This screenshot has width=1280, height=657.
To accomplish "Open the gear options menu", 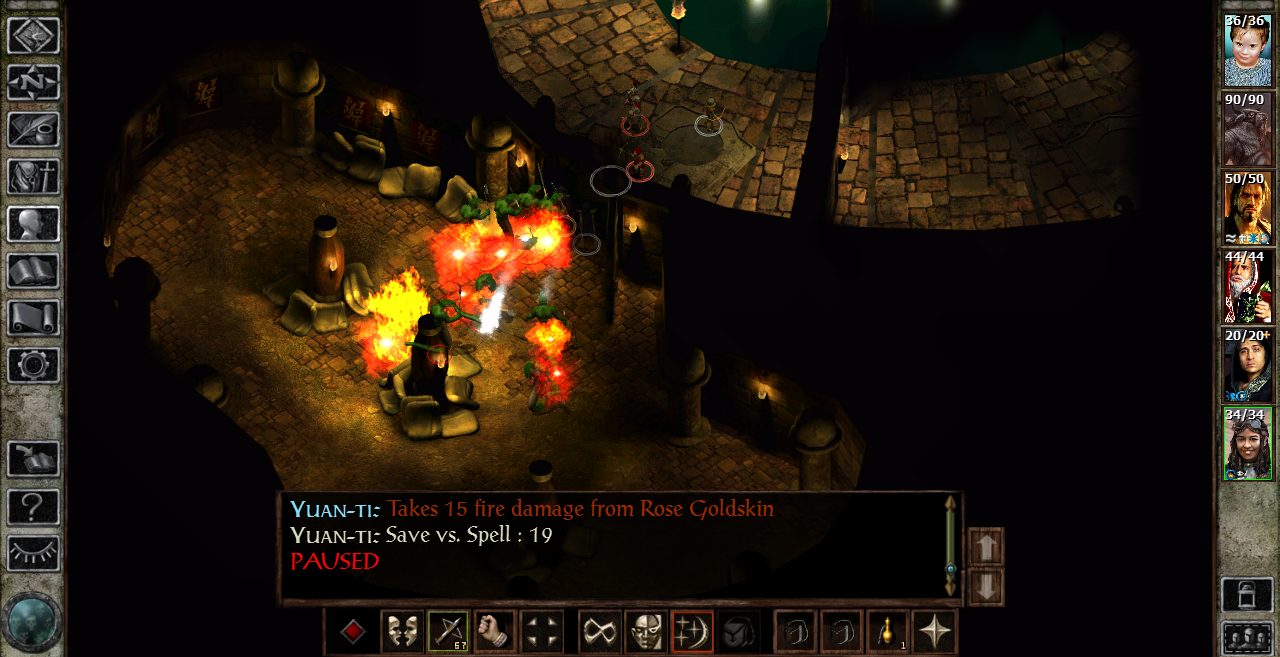I will (x=34, y=365).
